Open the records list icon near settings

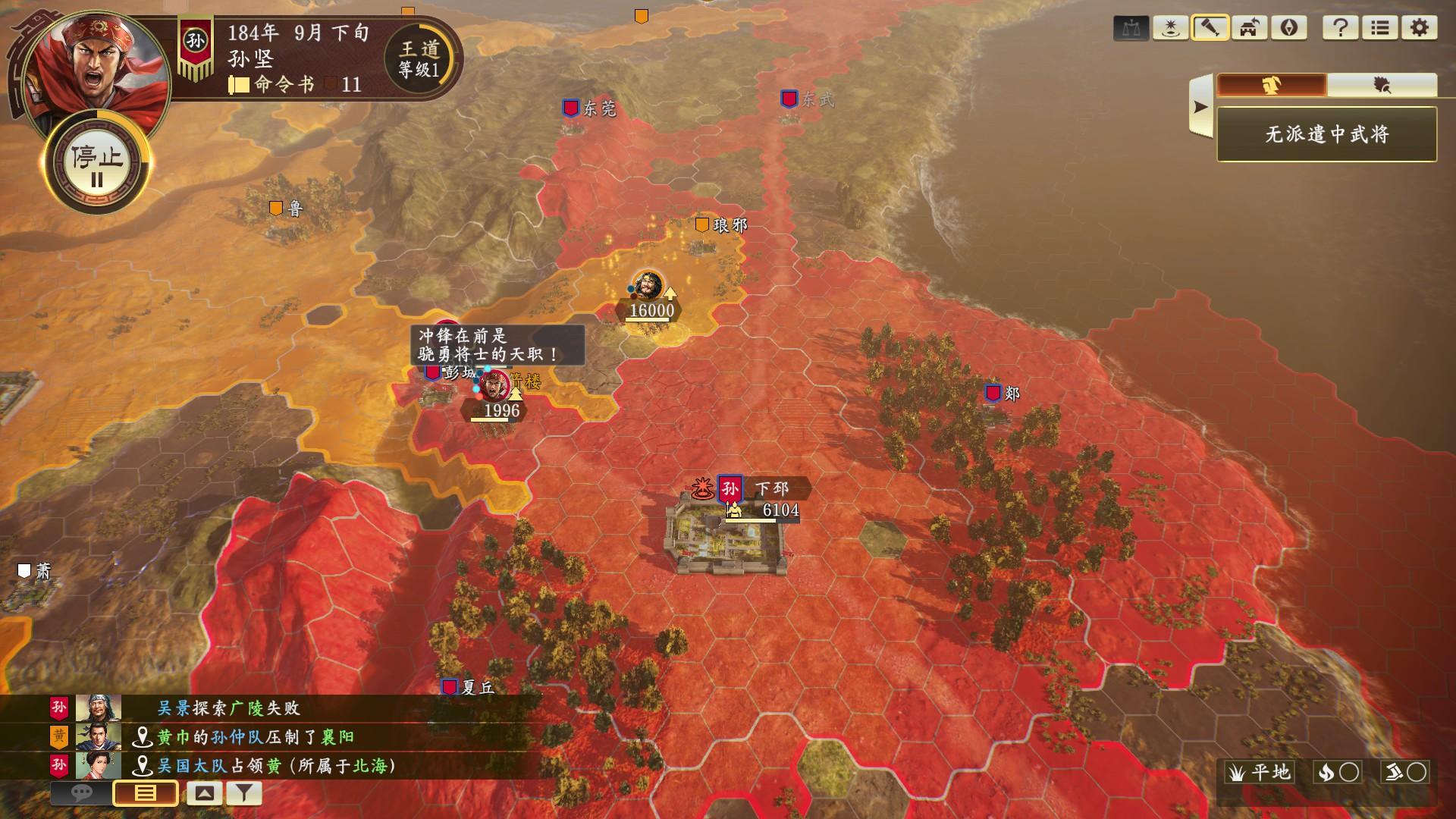[x=1381, y=29]
